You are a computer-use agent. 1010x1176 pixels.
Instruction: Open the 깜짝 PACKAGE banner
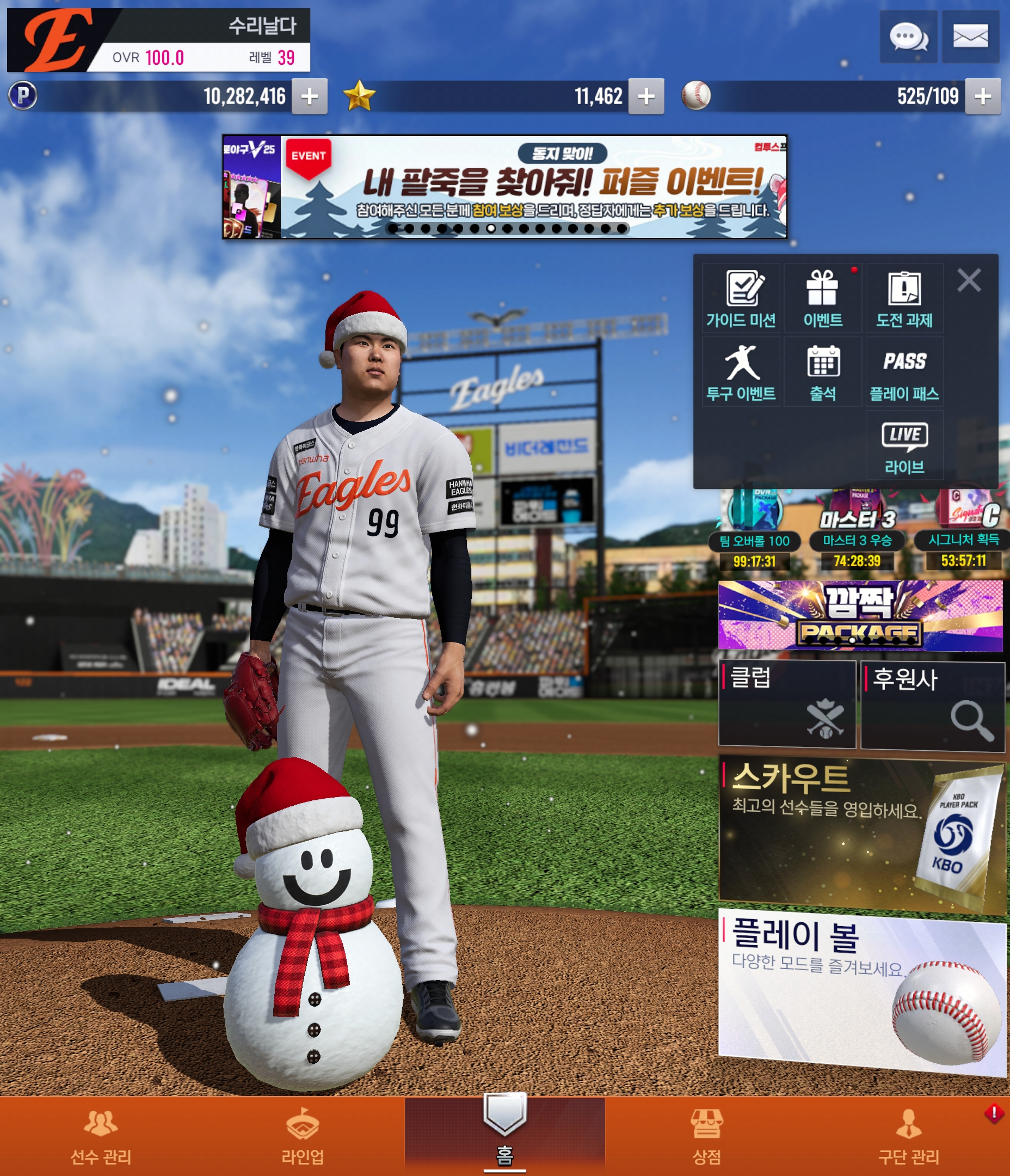860,615
